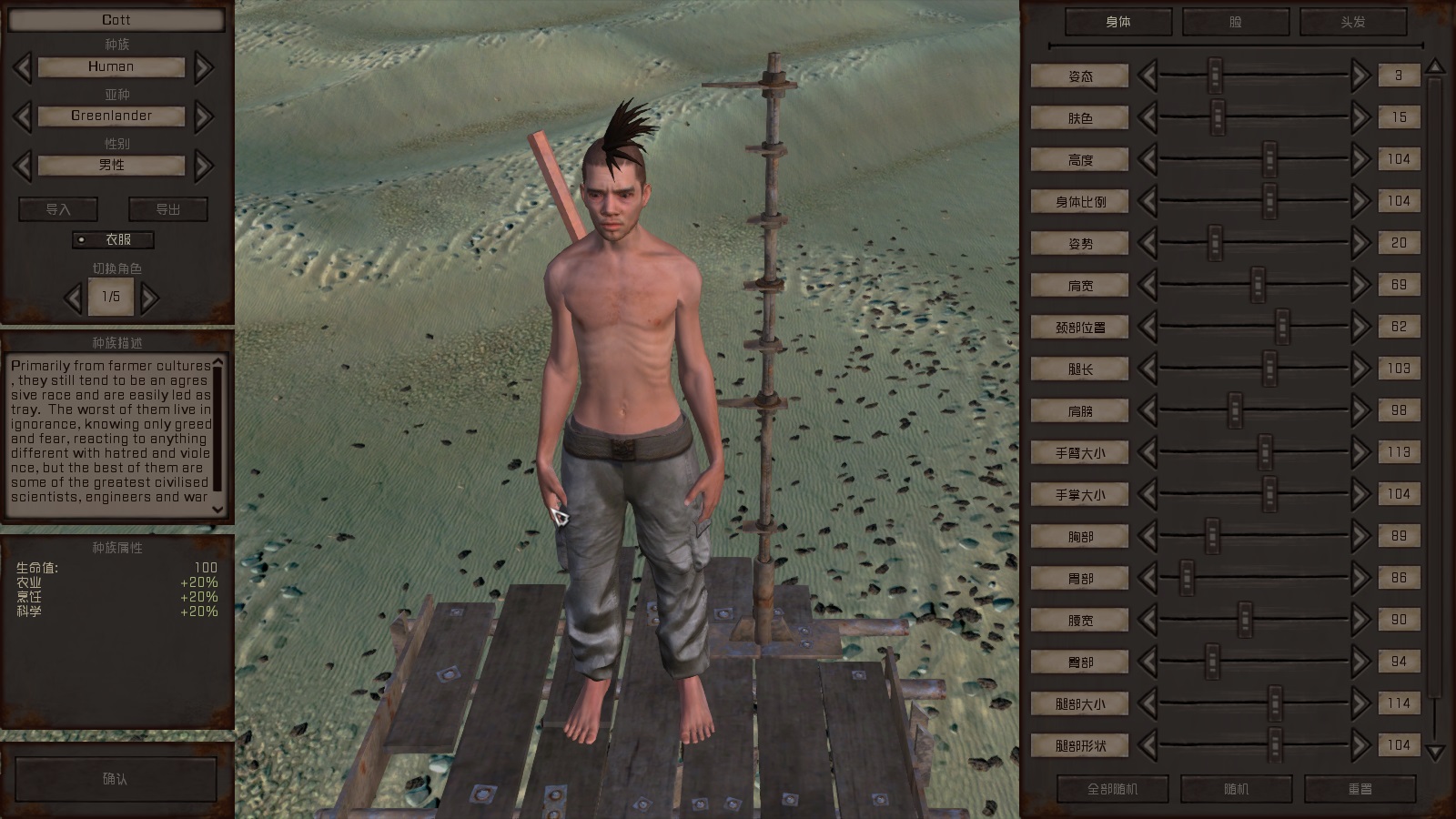1456x819 pixels.
Task: Switch gender using right arrow beside 男性
Action: (x=204, y=166)
